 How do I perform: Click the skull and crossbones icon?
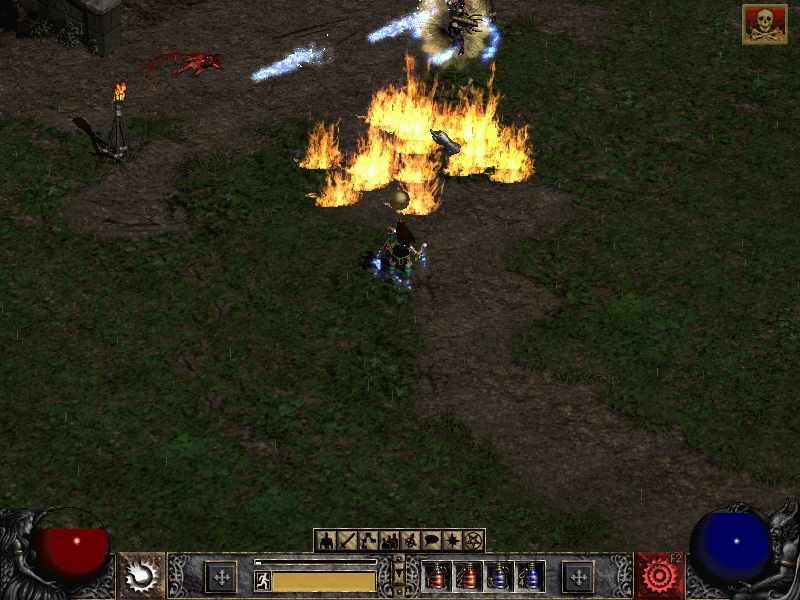[x=764, y=24]
